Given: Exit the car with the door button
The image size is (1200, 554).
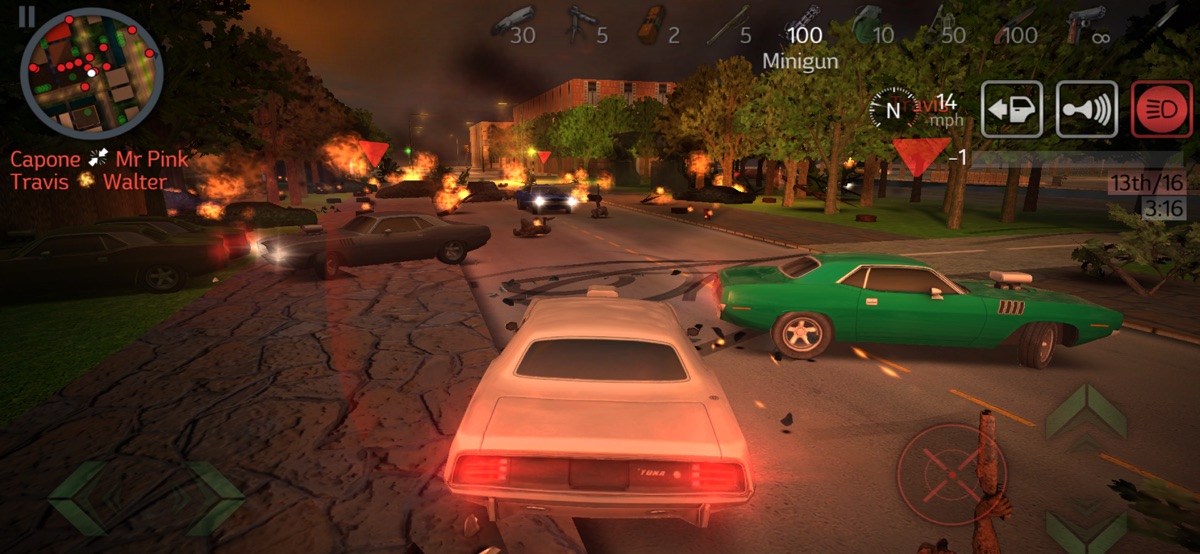Looking at the screenshot, I should click(x=1011, y=109).
